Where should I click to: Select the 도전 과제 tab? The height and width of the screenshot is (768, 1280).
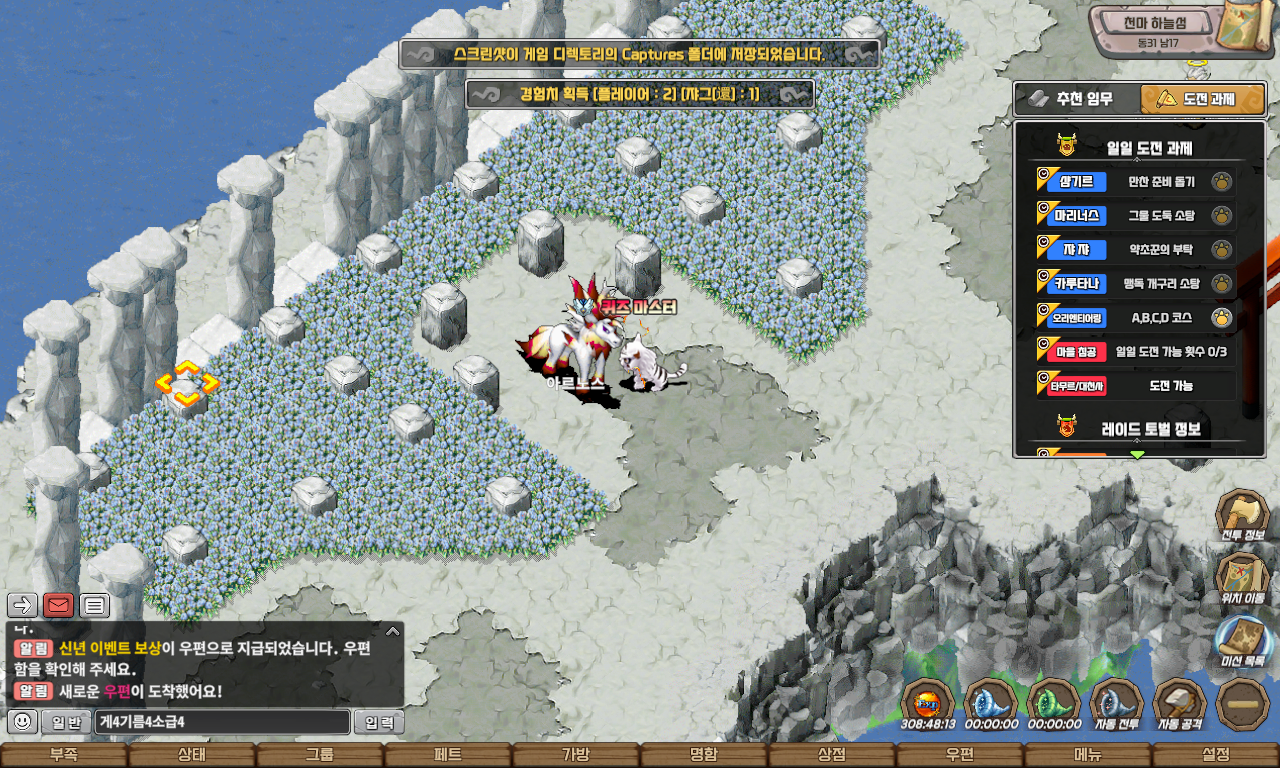(1203, 99)
